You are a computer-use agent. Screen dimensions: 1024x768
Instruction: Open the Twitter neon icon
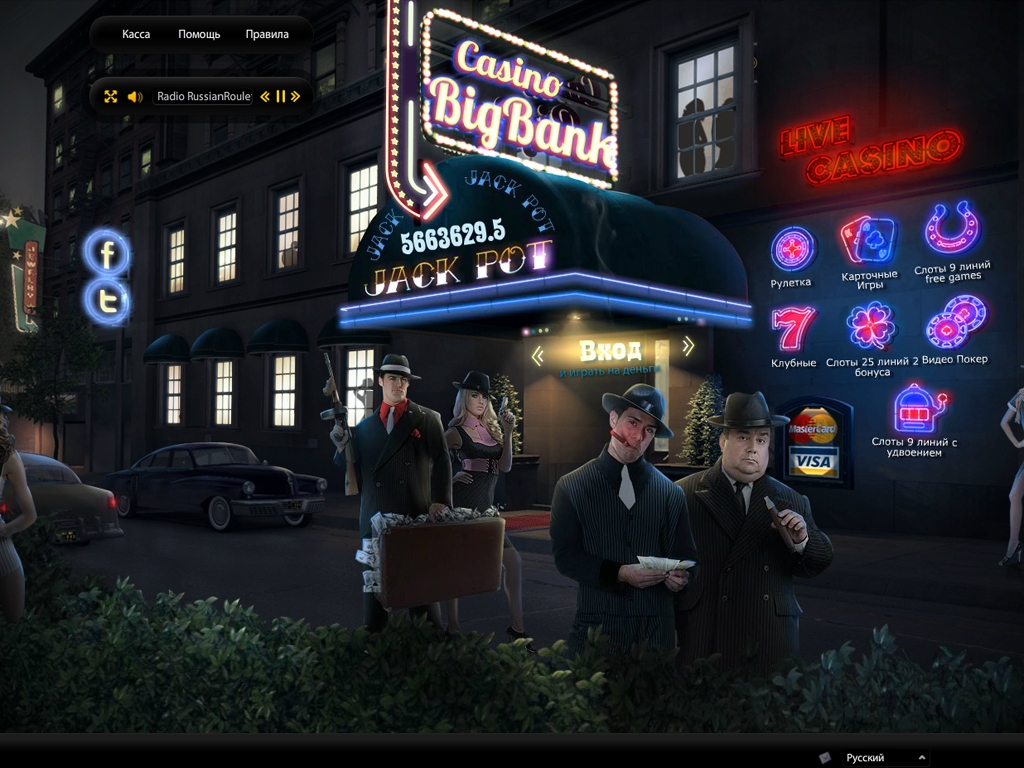coord(107,300)
